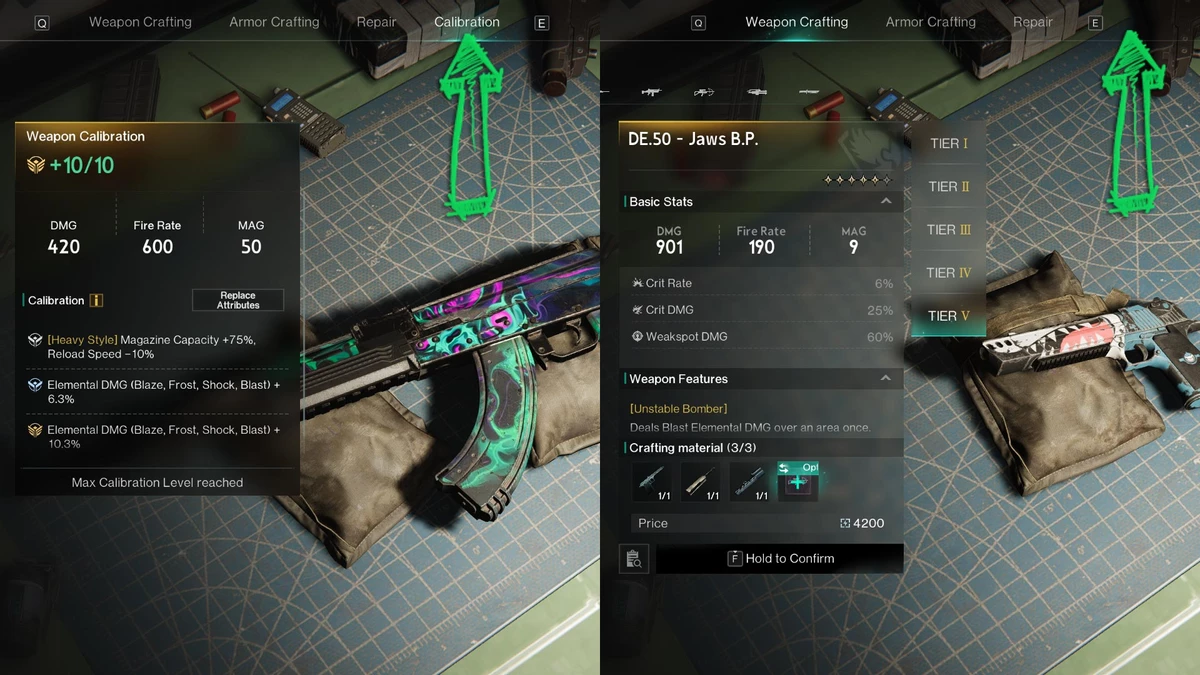Choose the Elemental DMG +10.3% attribute row
The height and width of the screenshot is (675, 1200).
(157, 436)
